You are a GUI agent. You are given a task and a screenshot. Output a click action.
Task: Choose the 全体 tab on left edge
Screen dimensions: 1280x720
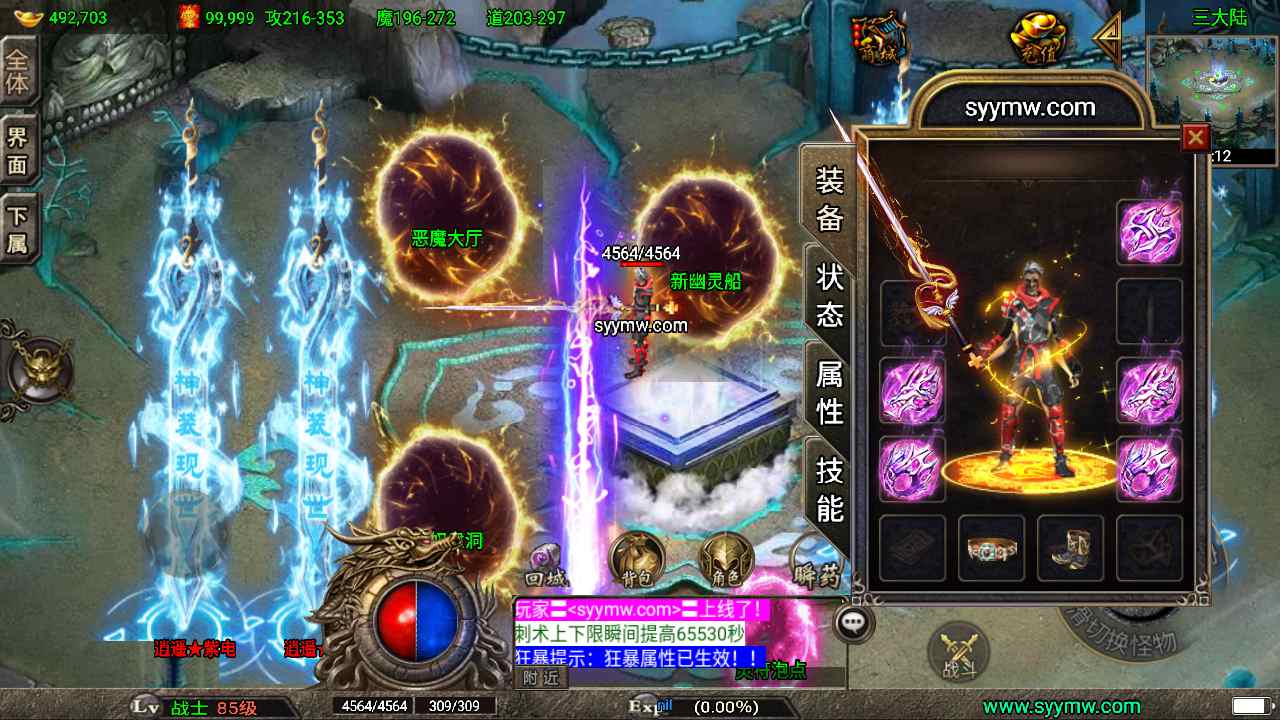point(18,72)
